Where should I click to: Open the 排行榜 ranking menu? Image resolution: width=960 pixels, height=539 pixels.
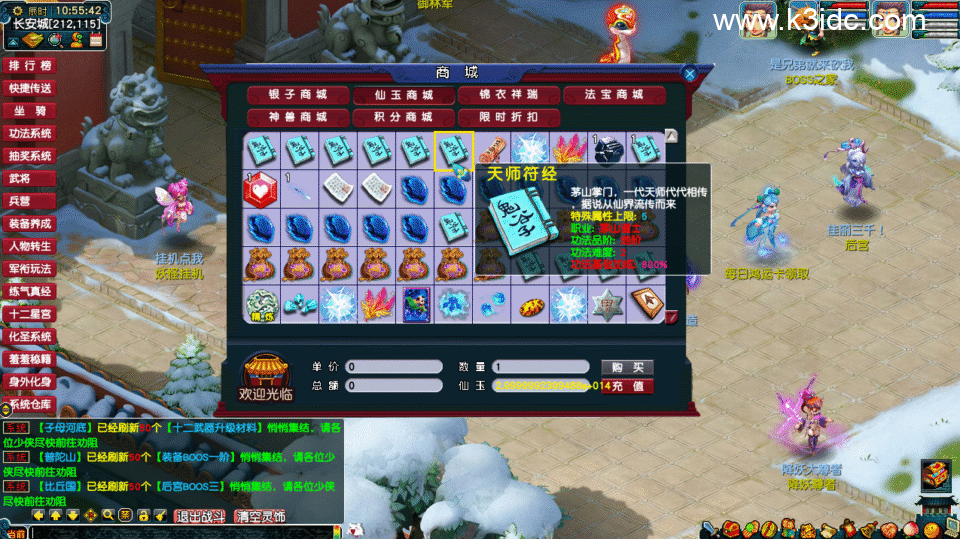tap(29, 66)
